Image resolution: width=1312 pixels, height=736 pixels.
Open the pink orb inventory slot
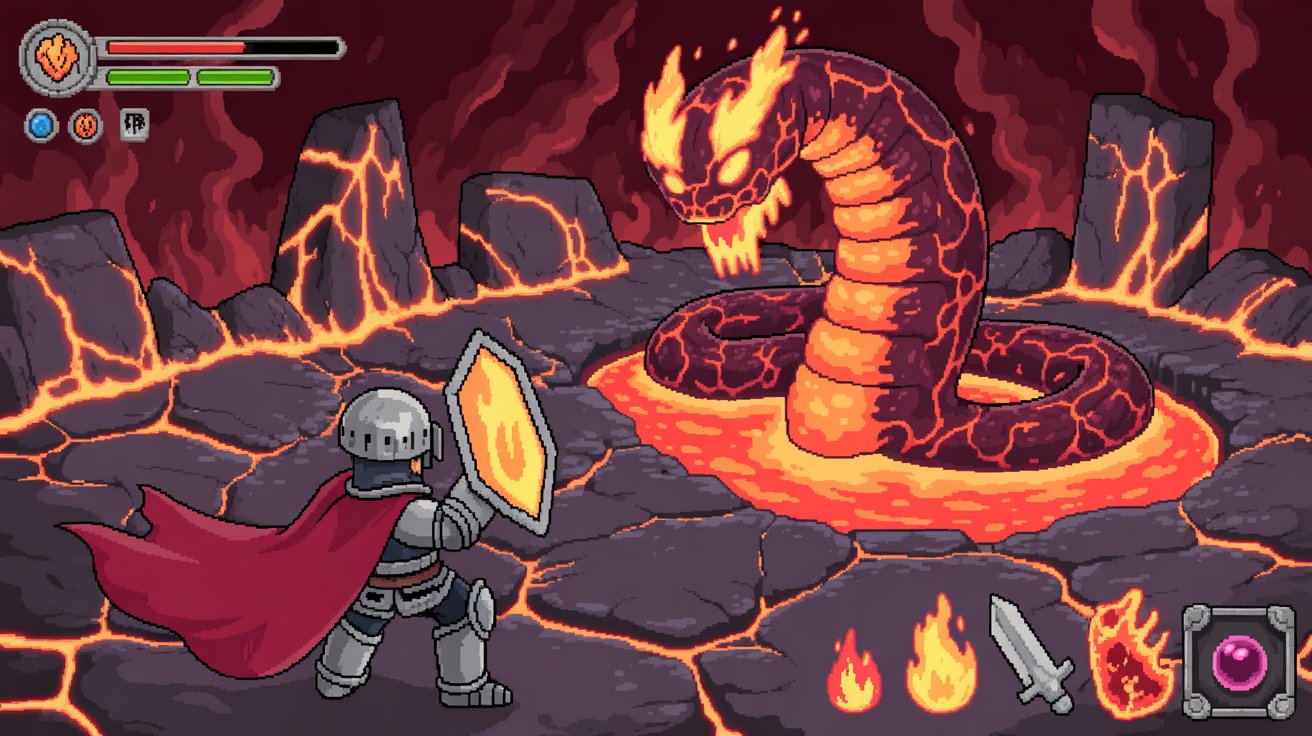1240,659
